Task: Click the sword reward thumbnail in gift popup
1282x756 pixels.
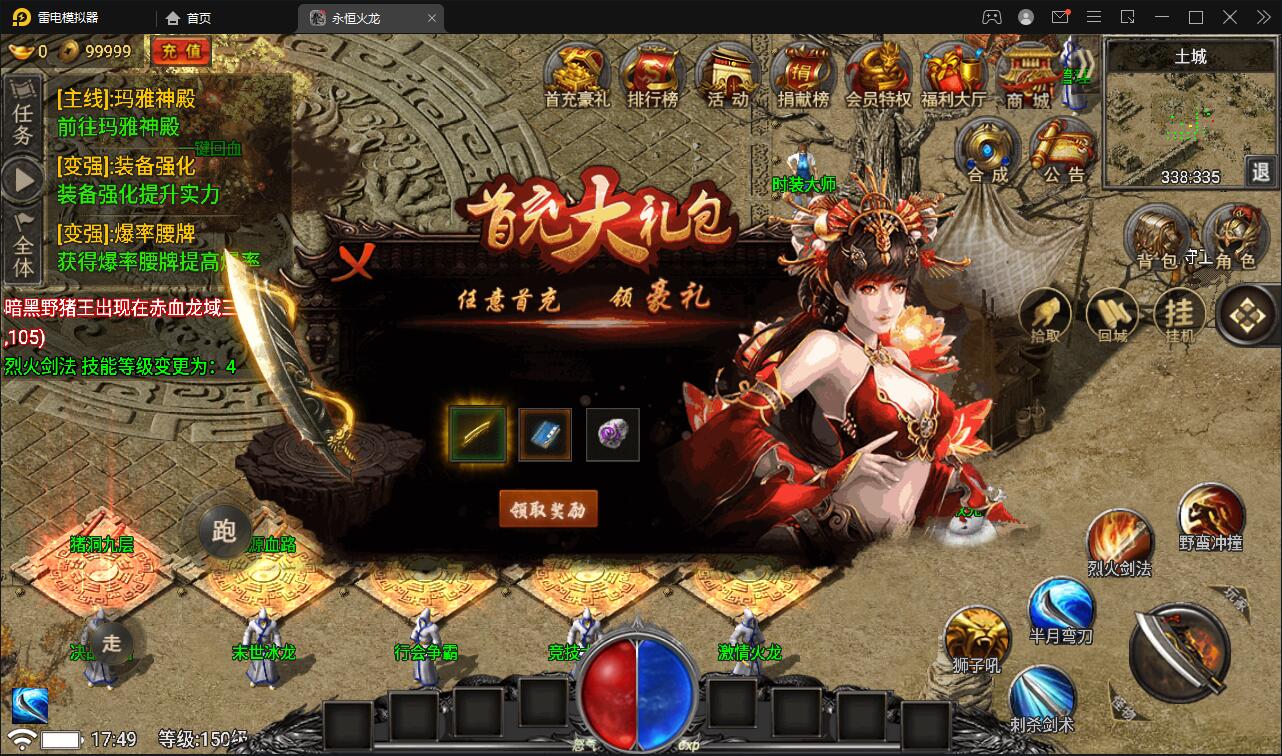Action: [478, 434]
